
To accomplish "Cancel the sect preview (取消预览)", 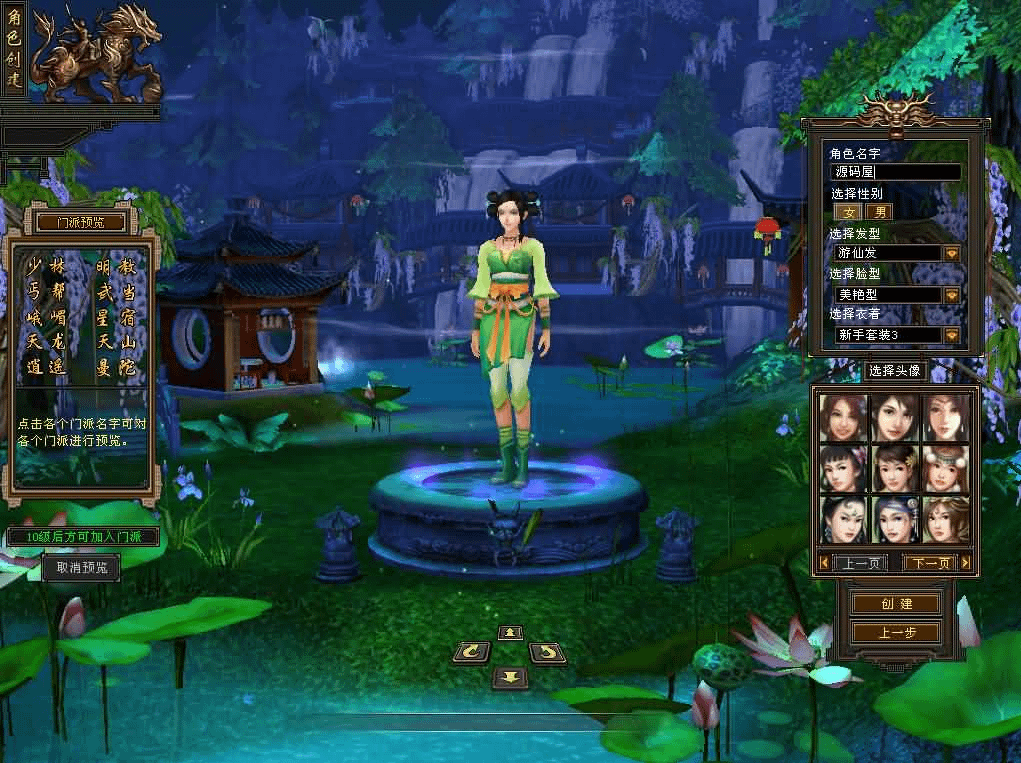I will [81, 568].
